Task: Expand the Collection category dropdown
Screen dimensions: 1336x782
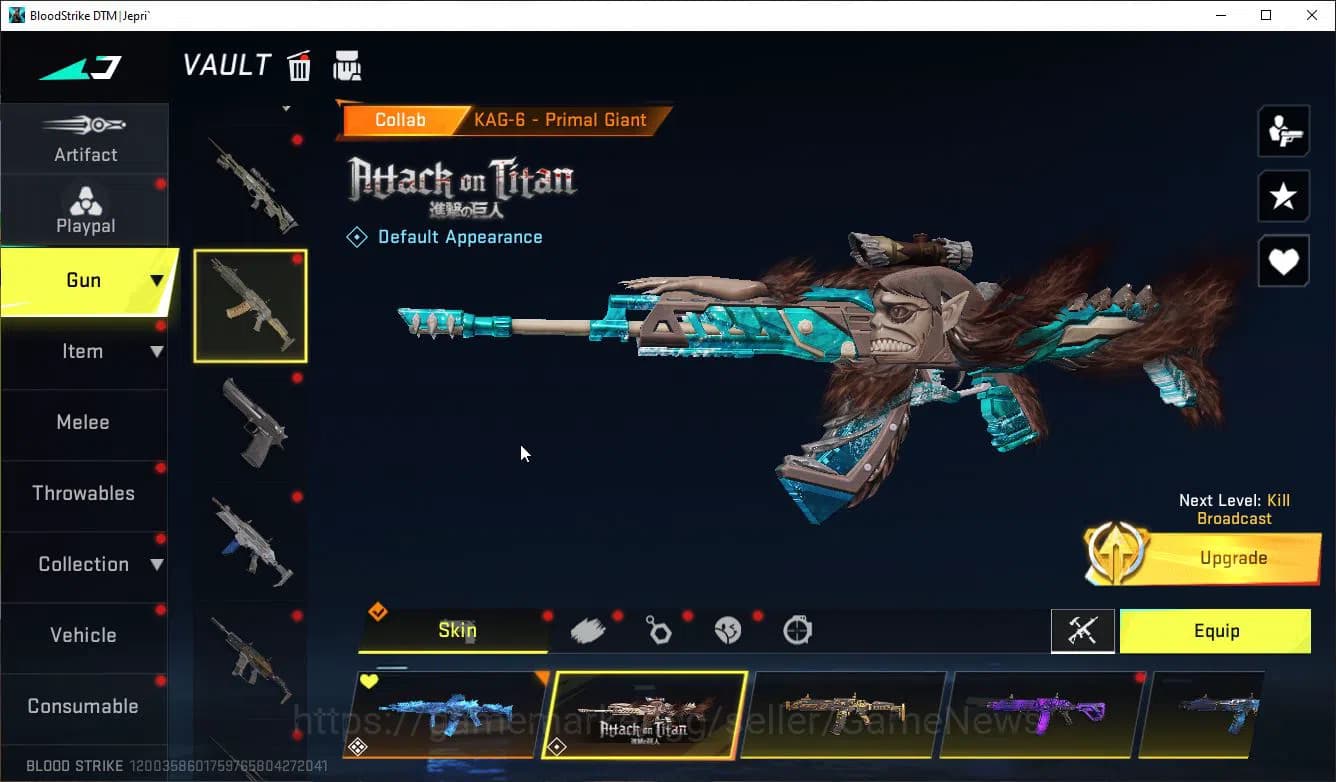Action: 156,564
